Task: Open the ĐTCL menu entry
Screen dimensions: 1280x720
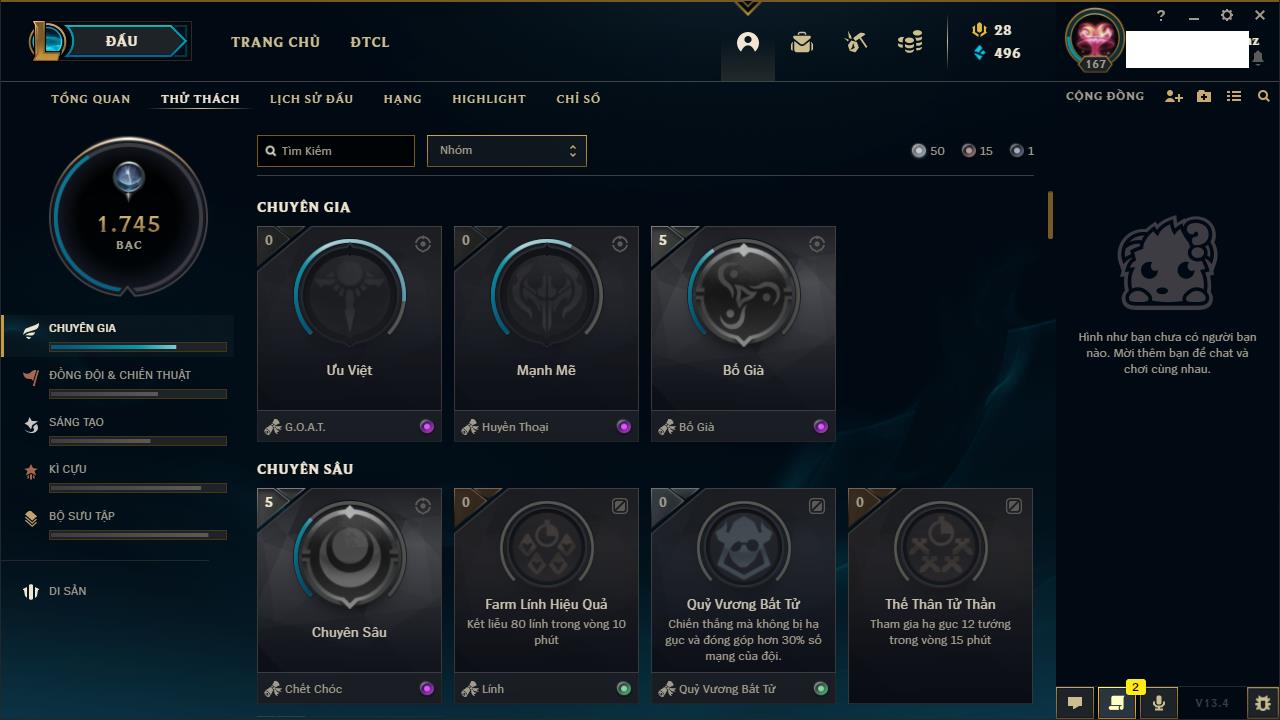Action: (x=370, y=42)
